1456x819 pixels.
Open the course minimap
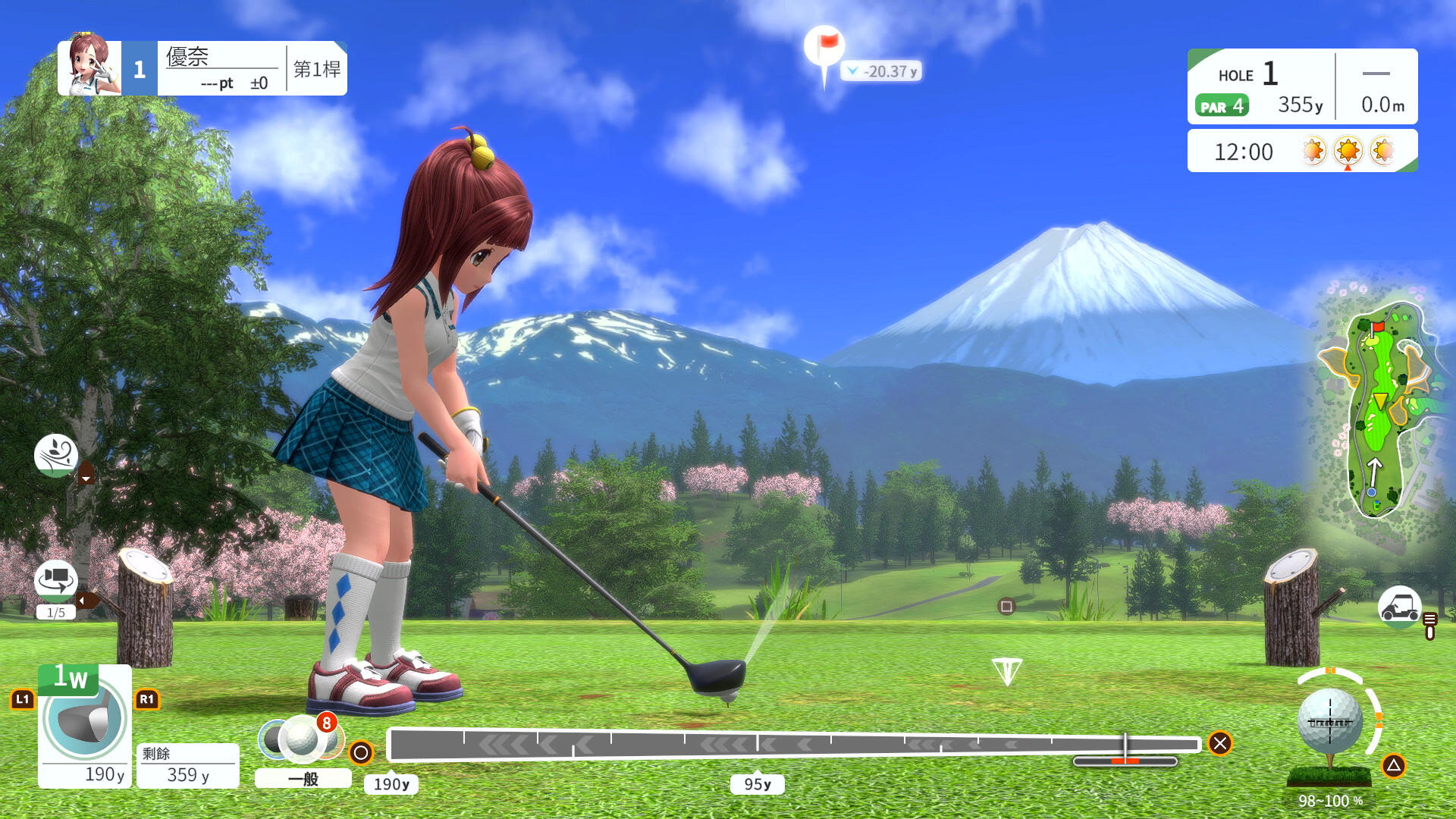point(1377,409)
